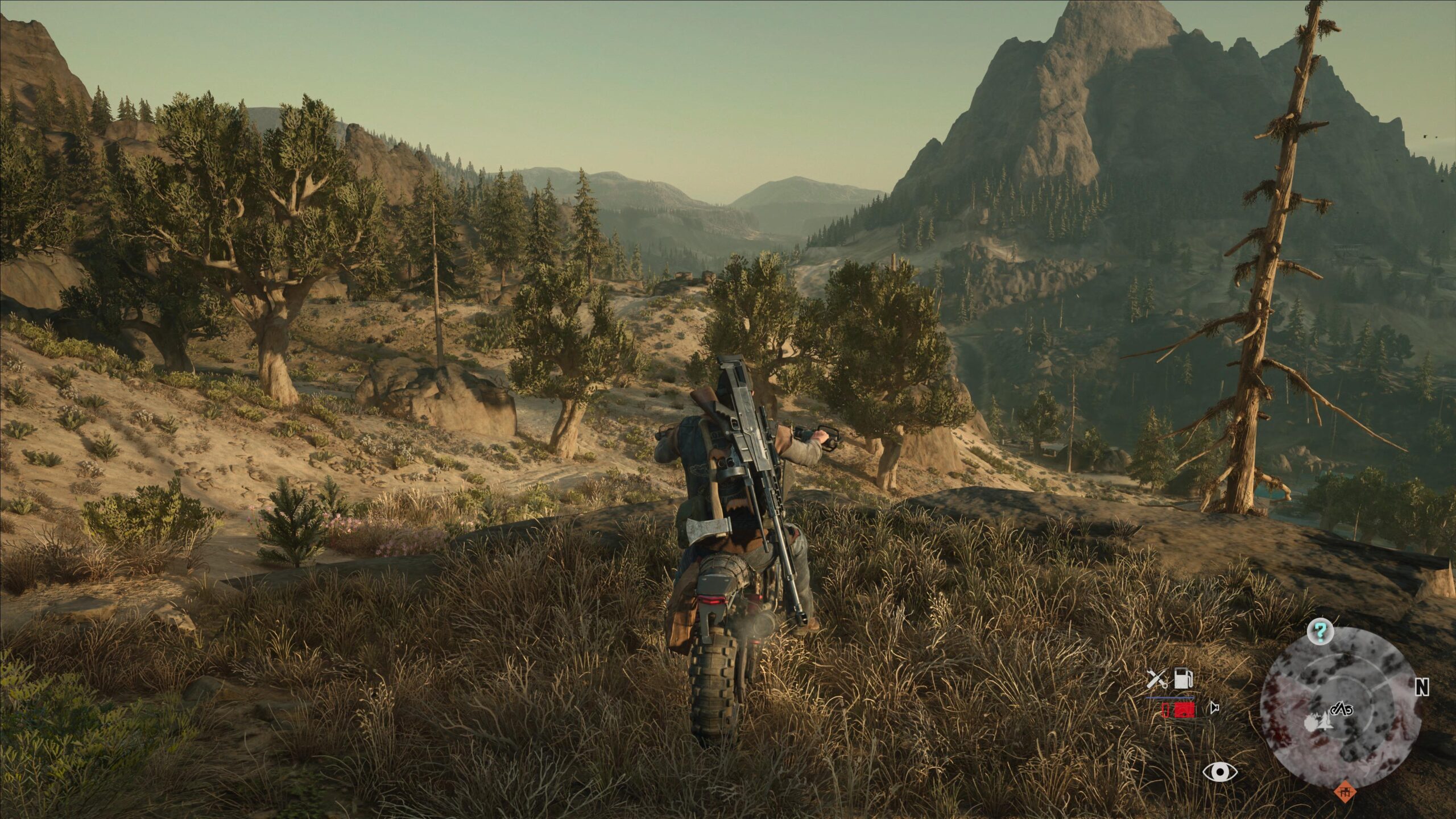Click the orange diamond camp marker
The image size is (1456, 819).
point(1344,791)
